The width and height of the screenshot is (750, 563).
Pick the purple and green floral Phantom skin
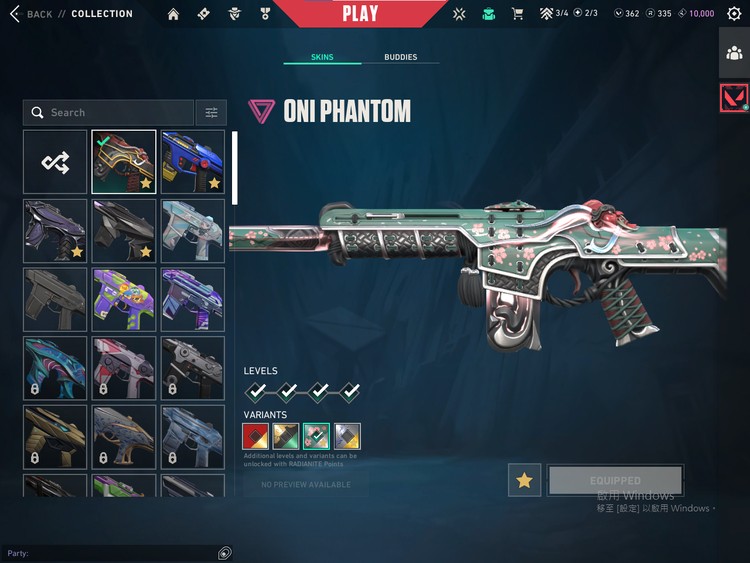124,299
